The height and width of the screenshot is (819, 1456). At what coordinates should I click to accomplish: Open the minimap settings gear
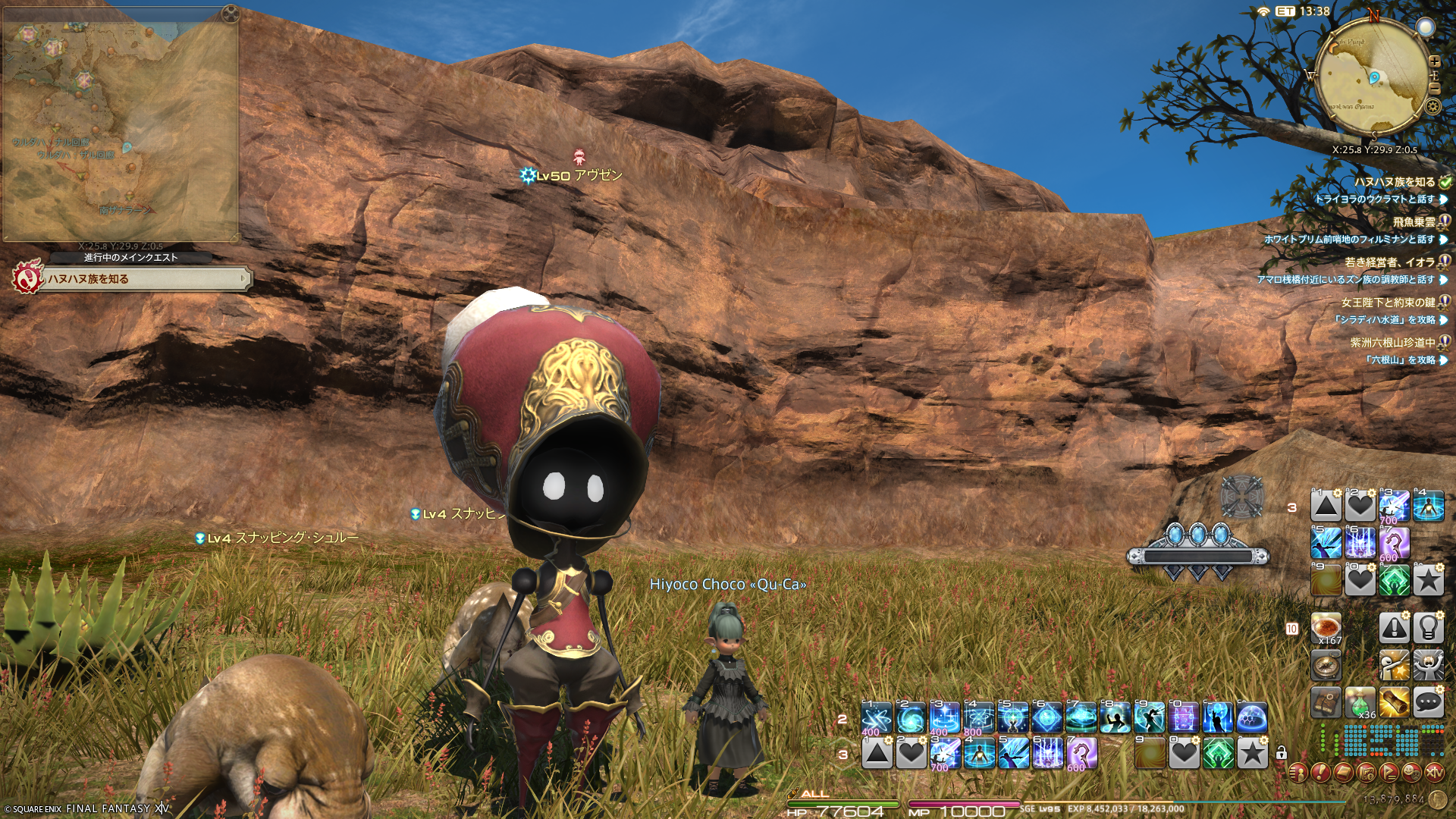tap(1432, 106)
